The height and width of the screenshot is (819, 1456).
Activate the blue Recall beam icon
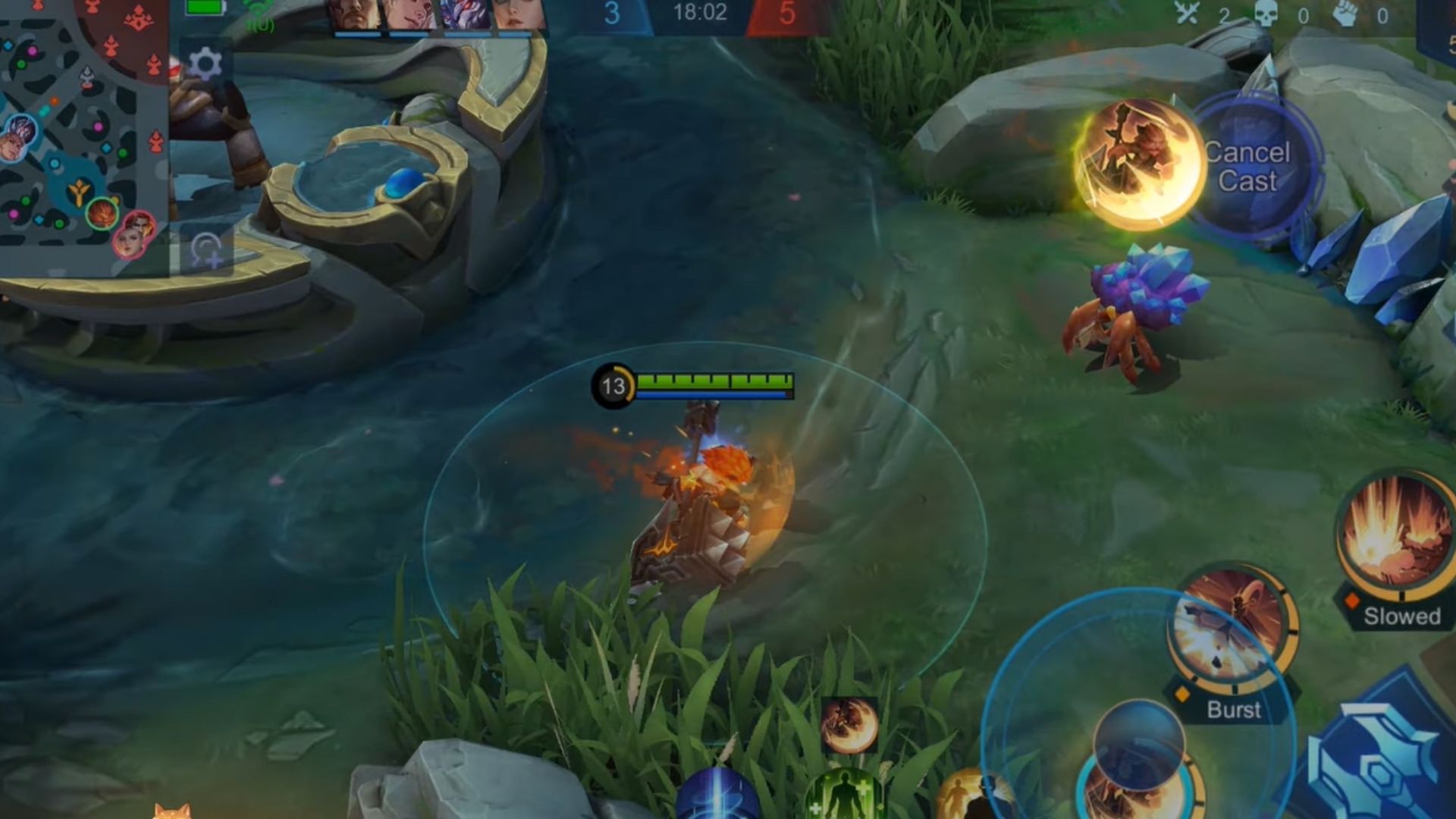pos(717,796)
